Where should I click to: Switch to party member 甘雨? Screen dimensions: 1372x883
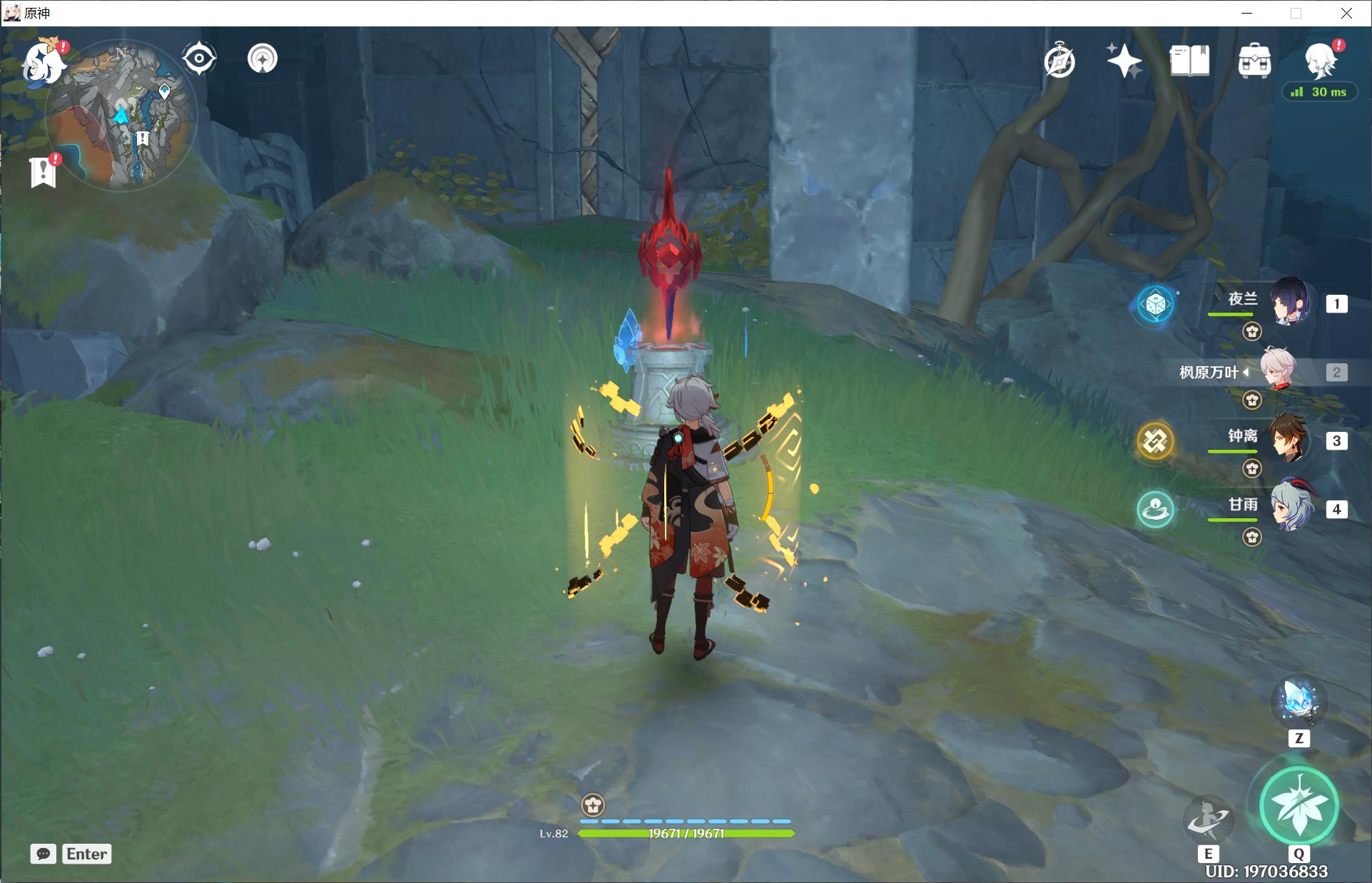(1290, 507)
